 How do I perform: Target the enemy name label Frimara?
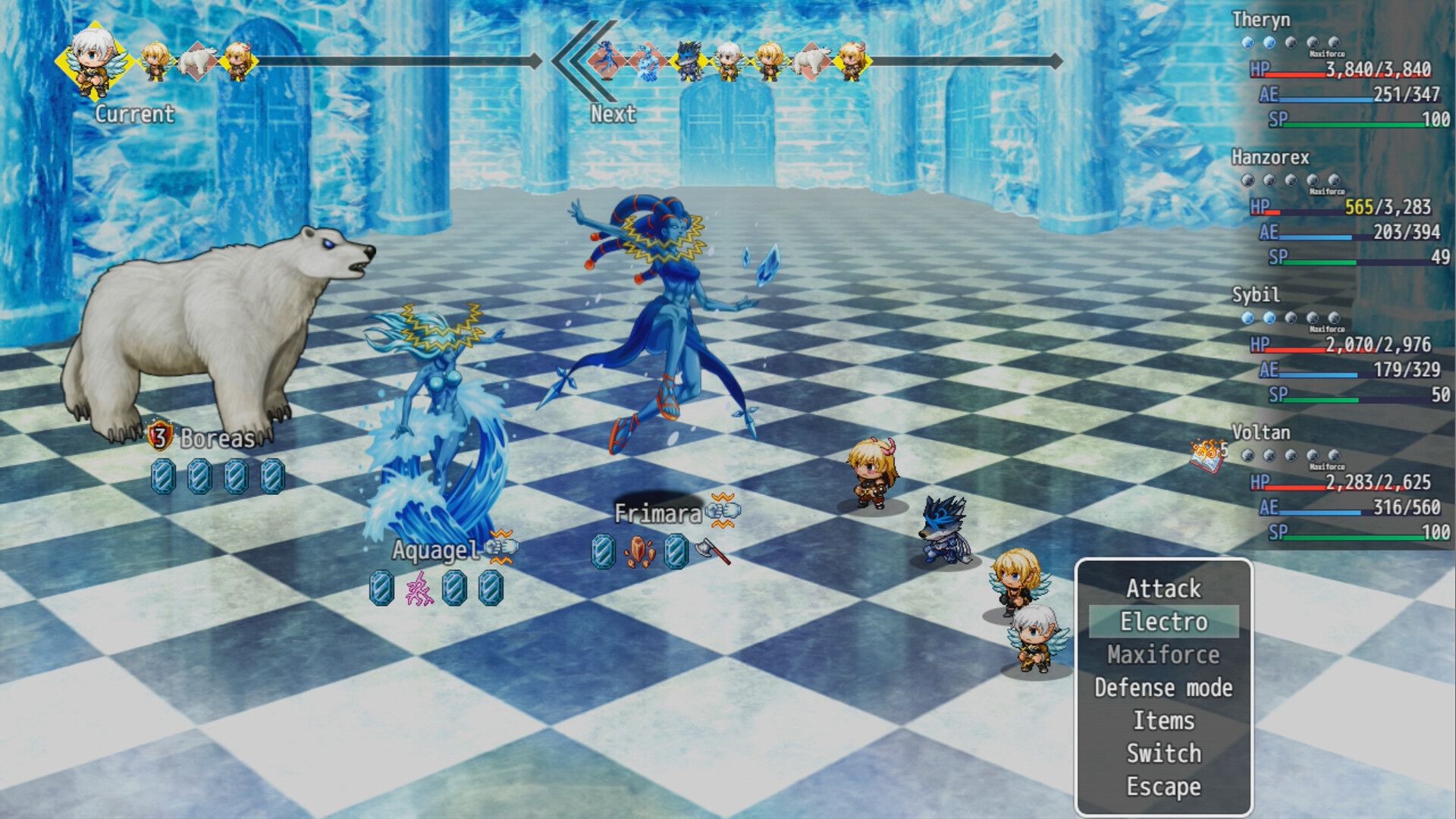point(657,513)
